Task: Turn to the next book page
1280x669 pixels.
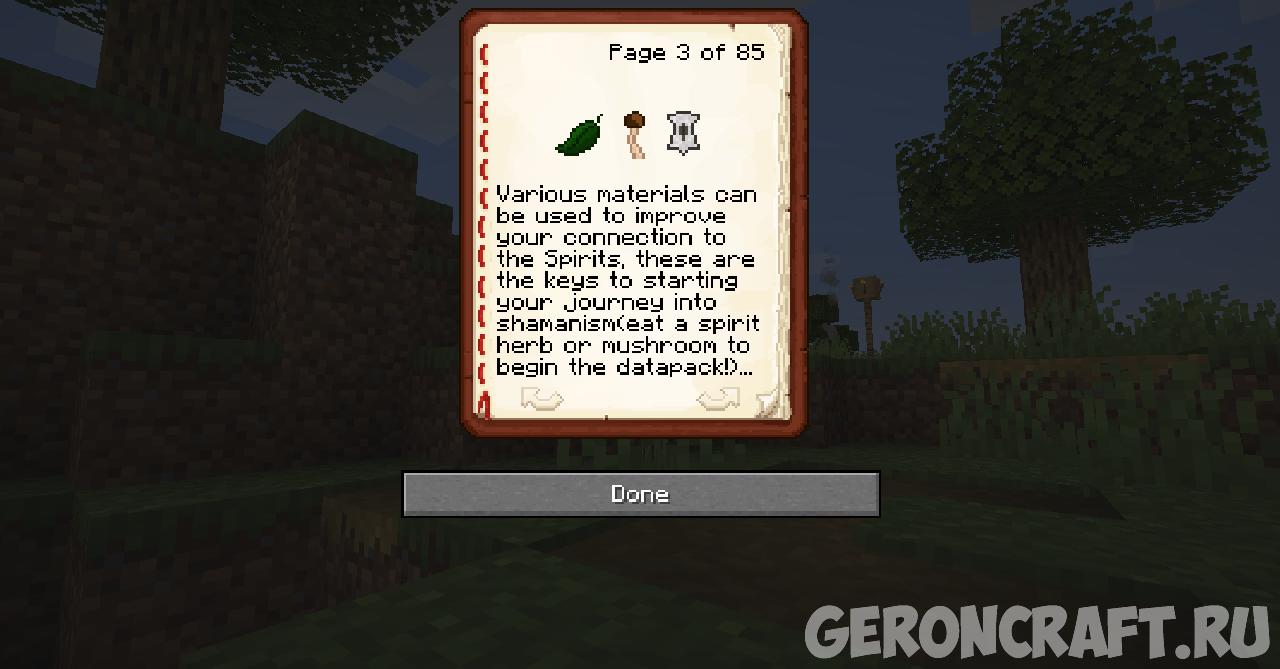Action: pyautogui.click(x=717, y=400)
